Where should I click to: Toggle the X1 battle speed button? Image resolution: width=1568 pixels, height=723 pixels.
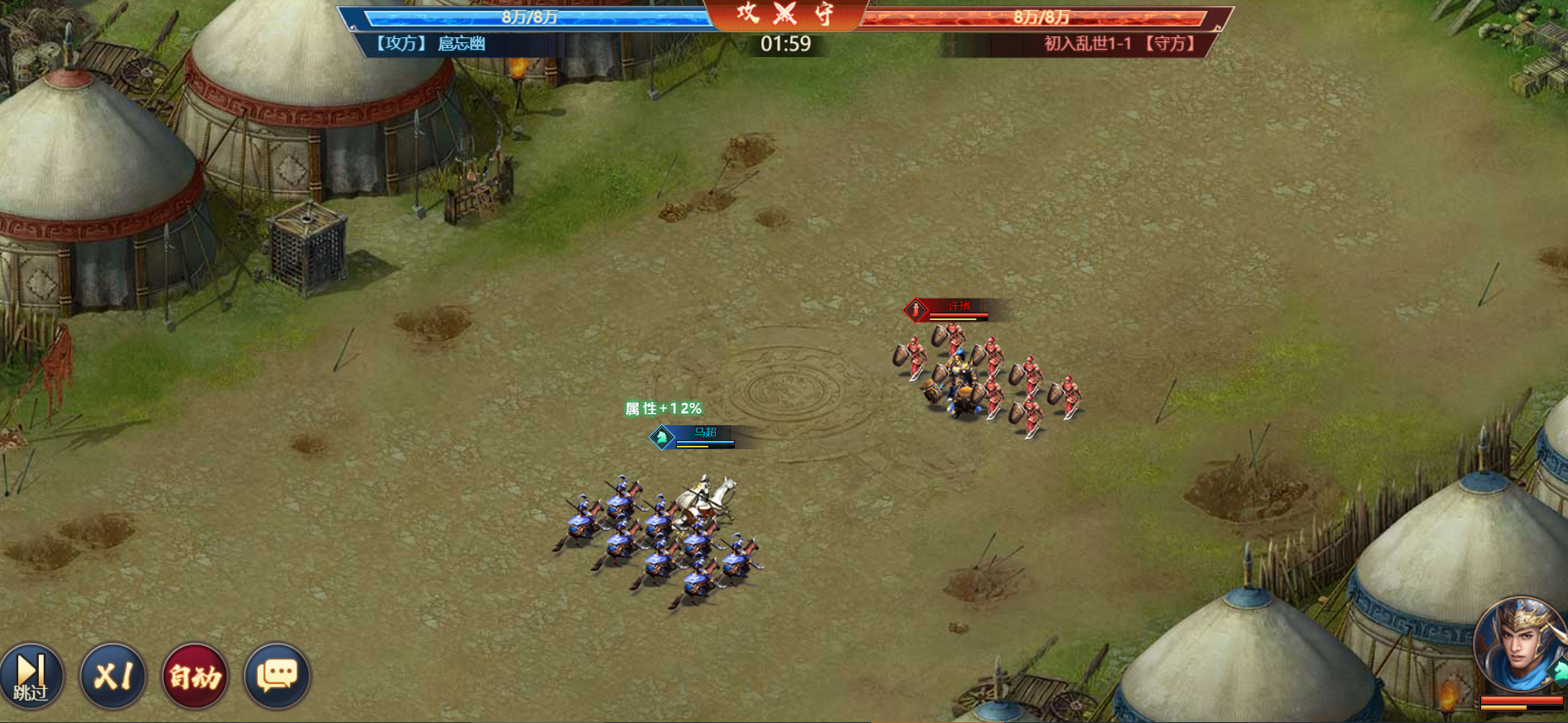tap(113, 677)
